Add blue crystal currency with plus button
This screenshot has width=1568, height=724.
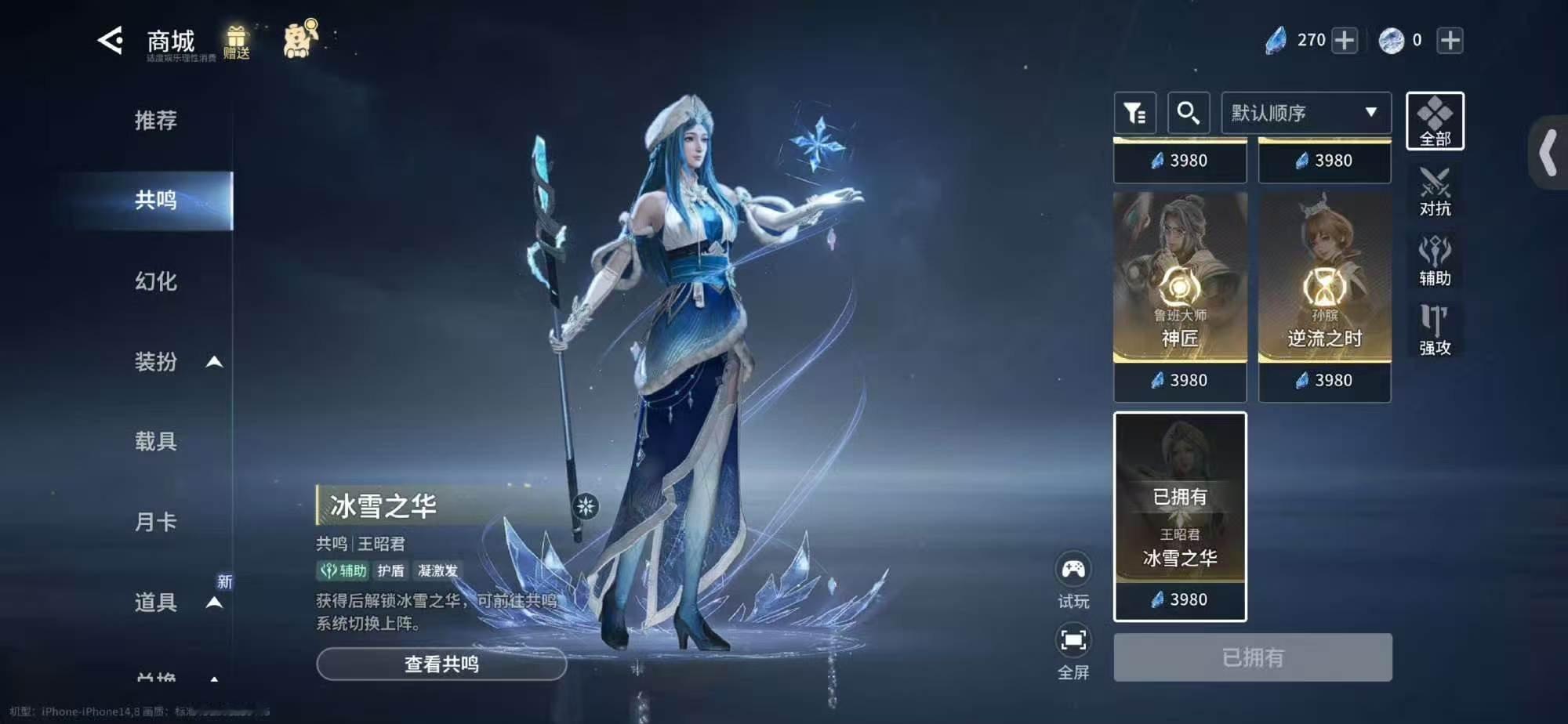click(1345, 41)
